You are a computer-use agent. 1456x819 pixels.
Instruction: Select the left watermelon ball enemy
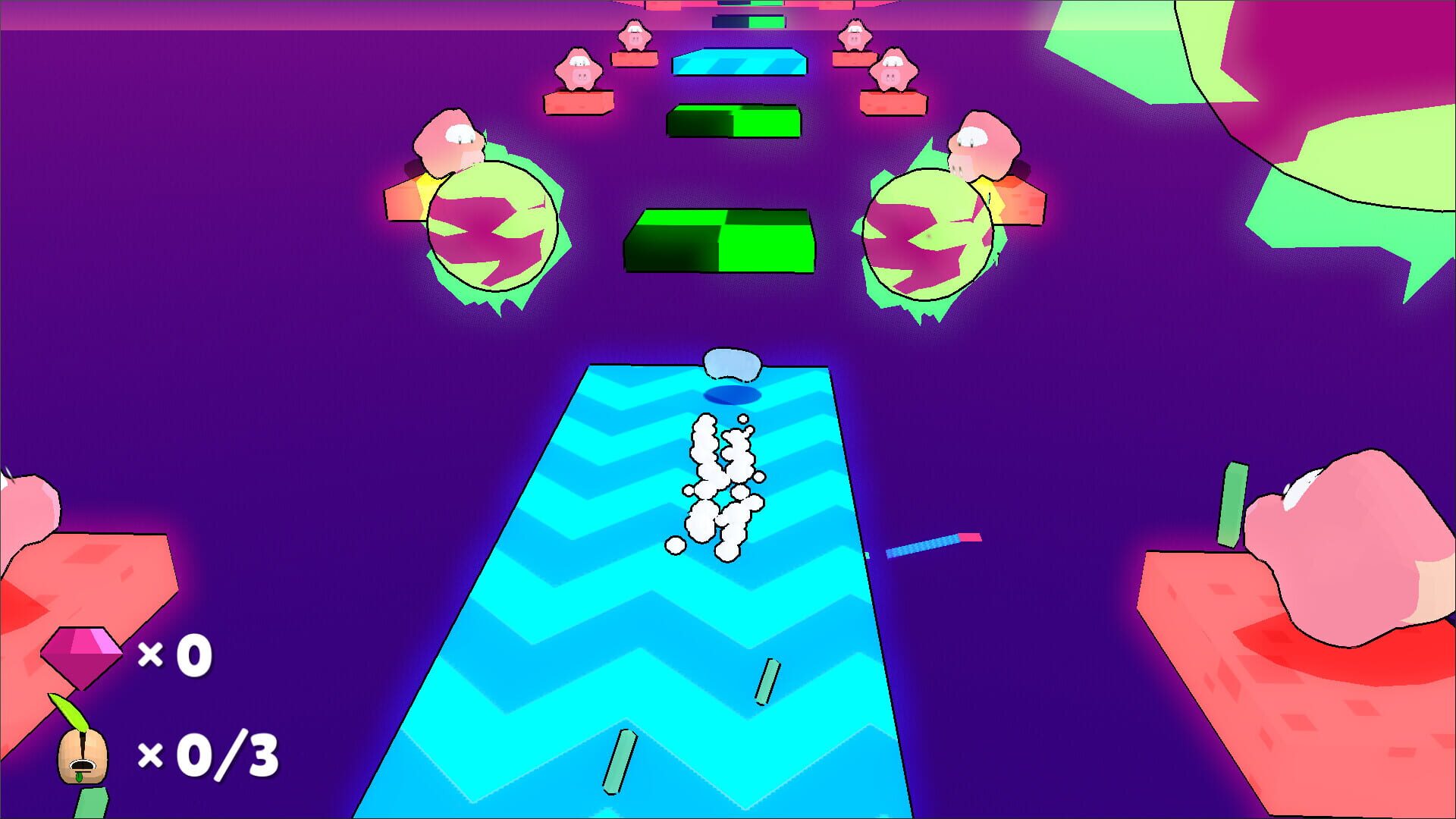click(x=493, y=227)
